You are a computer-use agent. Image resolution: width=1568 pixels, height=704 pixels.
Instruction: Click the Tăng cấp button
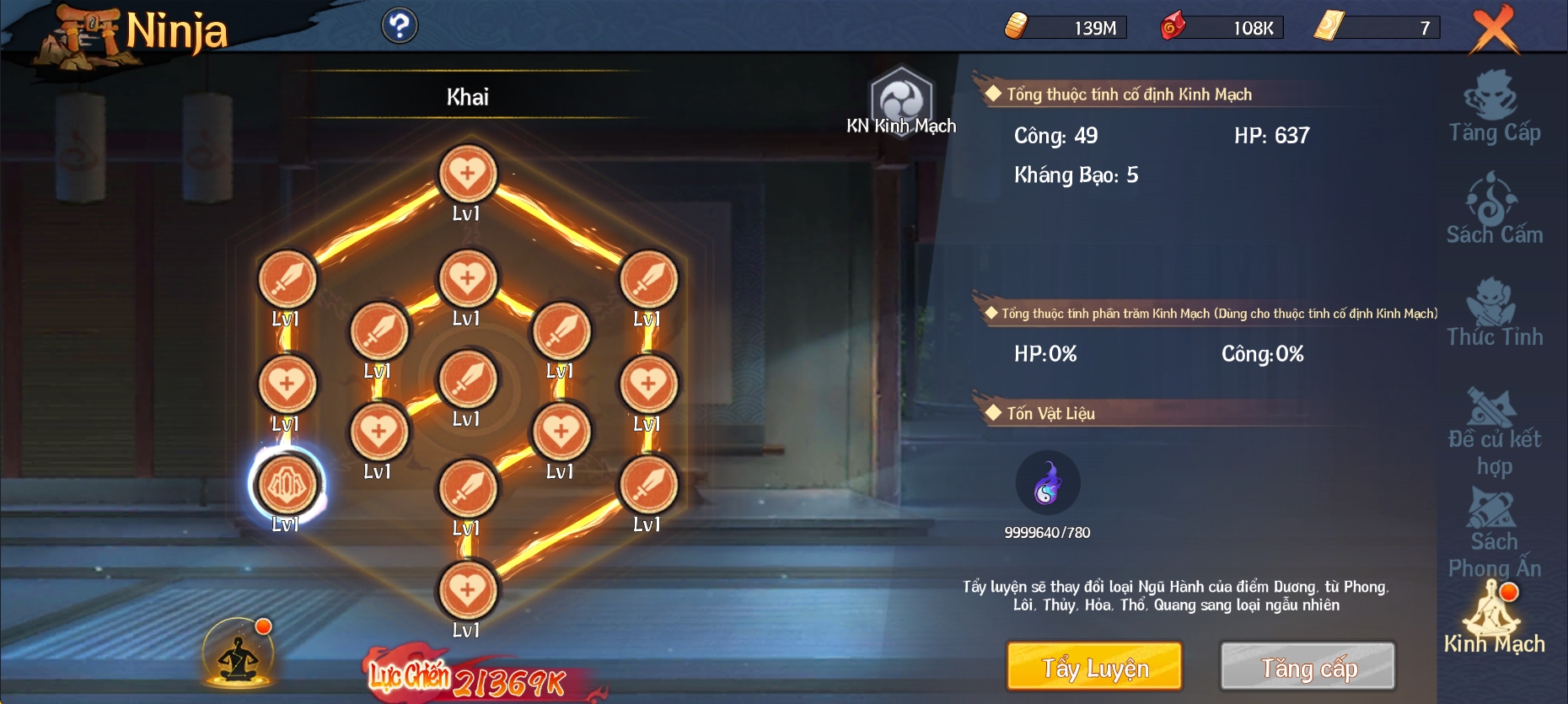pyautogui.click(x=1308, y=666)
